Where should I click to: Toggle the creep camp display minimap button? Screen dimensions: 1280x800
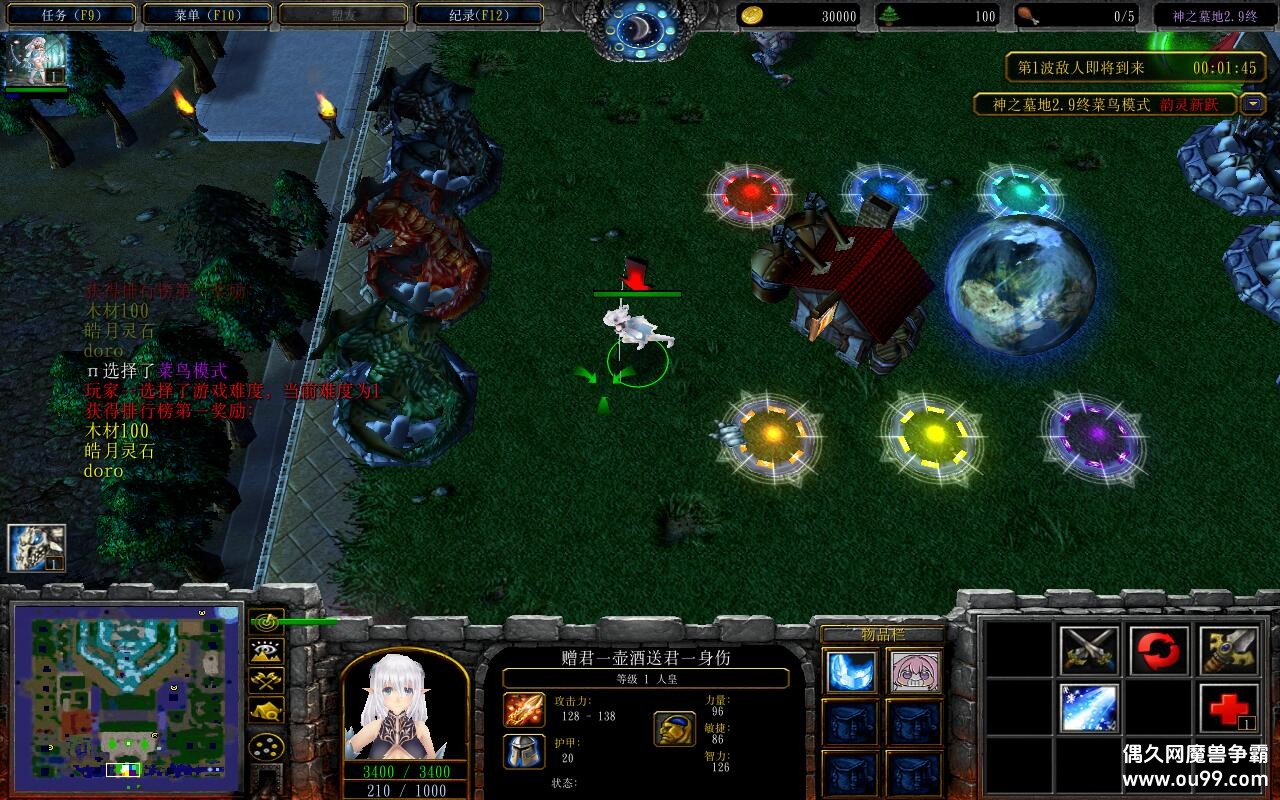coord(266,710)
